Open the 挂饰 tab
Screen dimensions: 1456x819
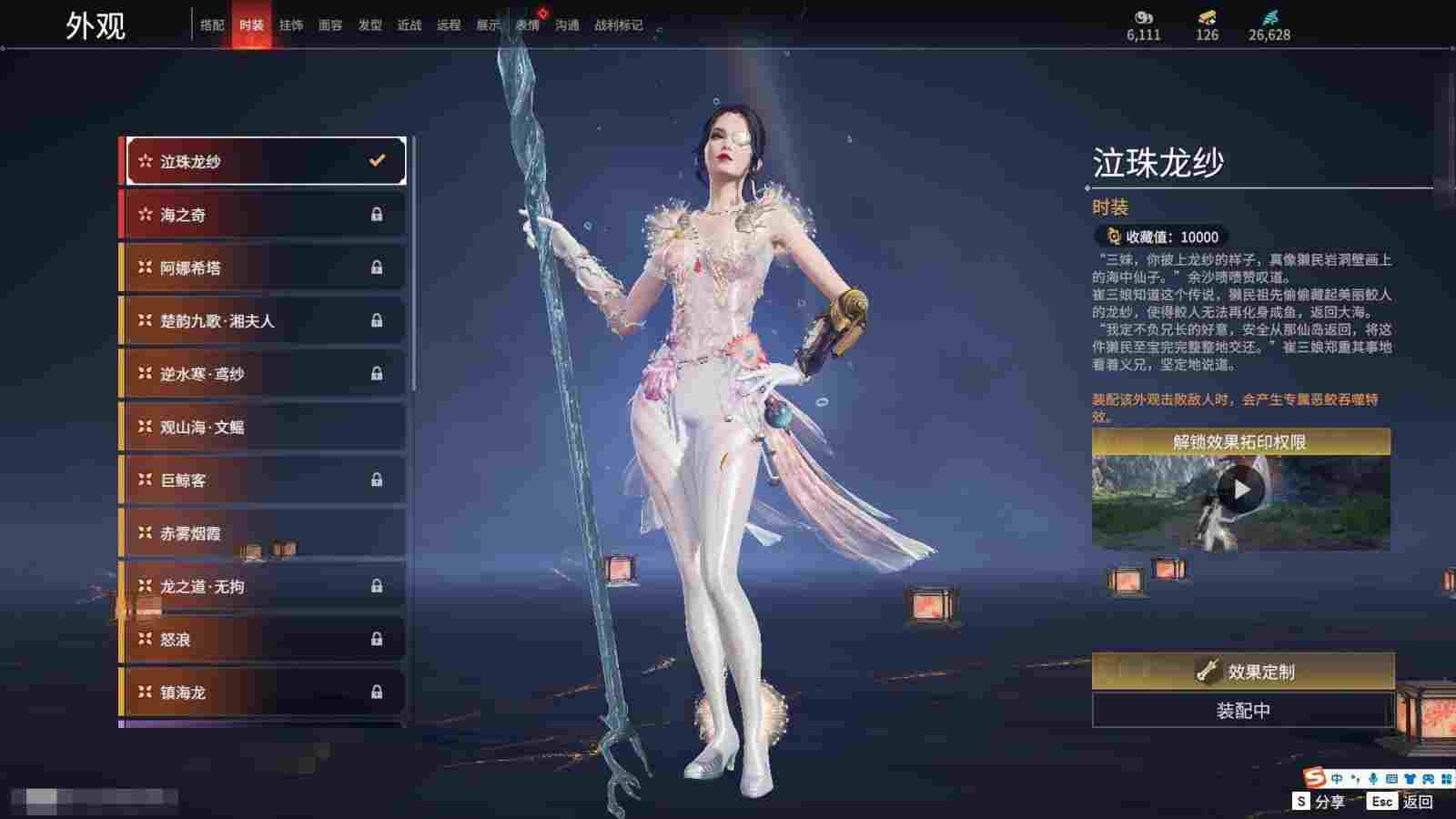pyautogui.click(x=291, y=25)
